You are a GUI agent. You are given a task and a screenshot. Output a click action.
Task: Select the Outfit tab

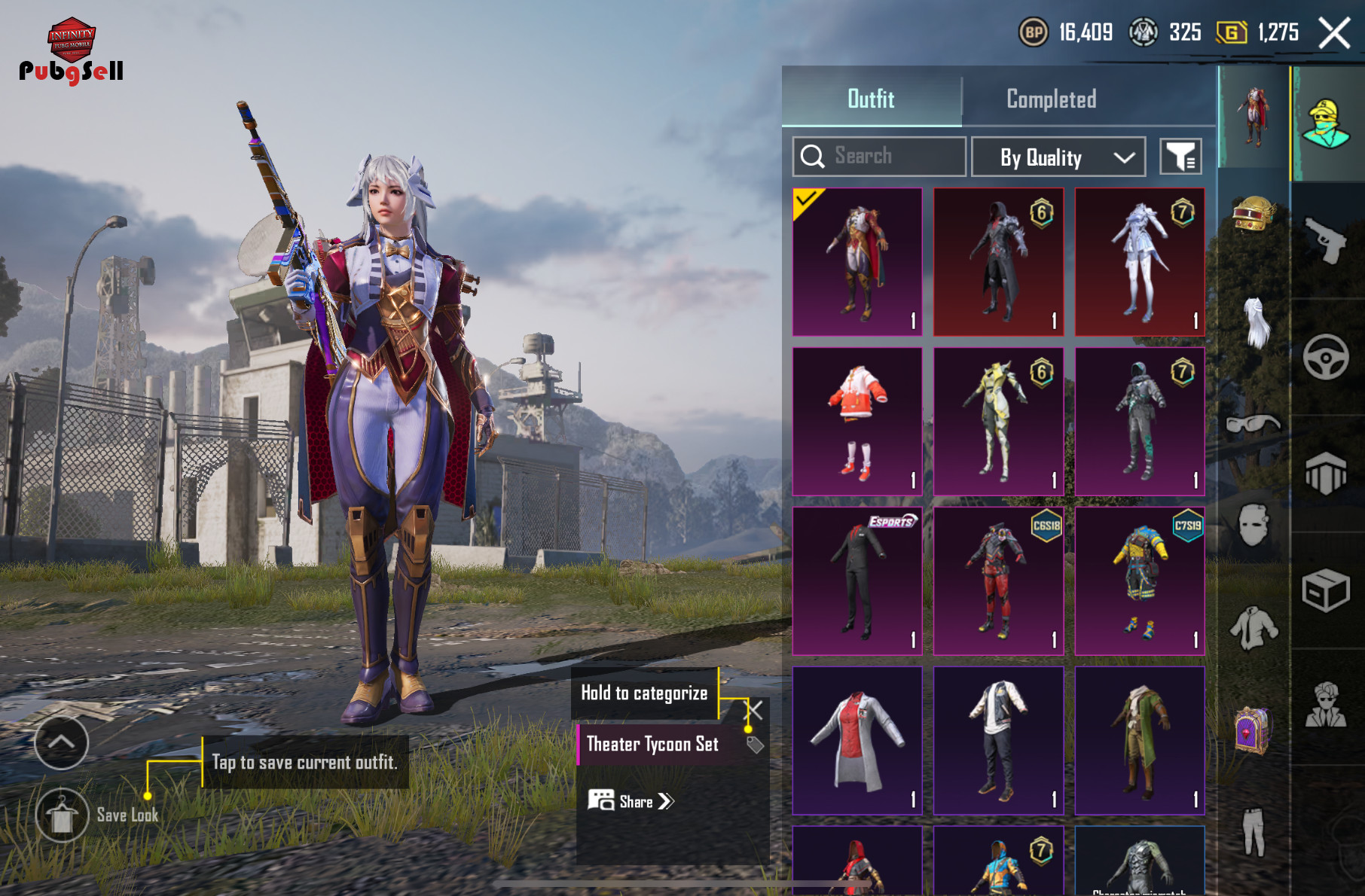click(871, 99)
